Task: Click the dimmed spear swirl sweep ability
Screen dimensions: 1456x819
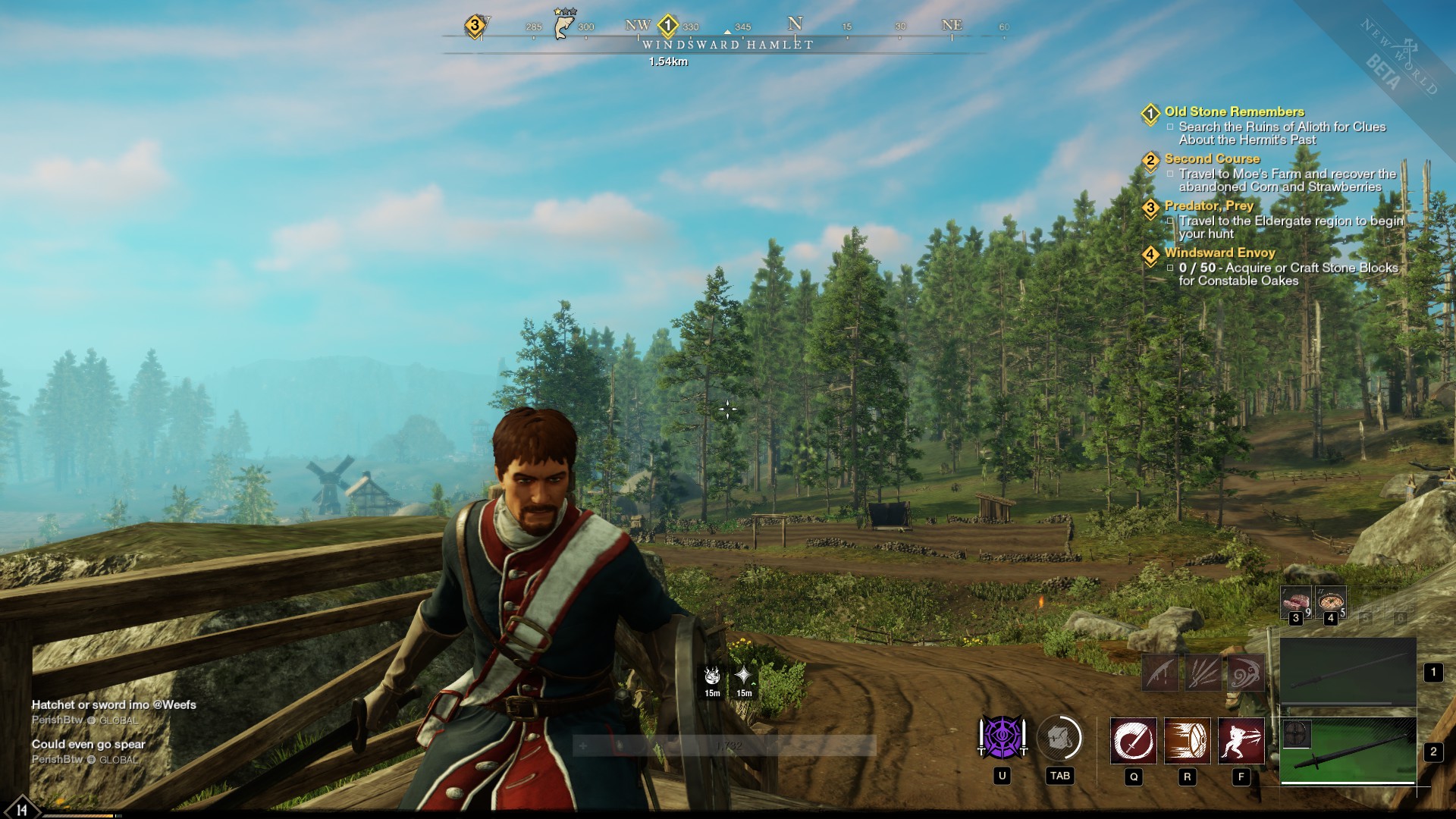Action: pos(1246,673)
